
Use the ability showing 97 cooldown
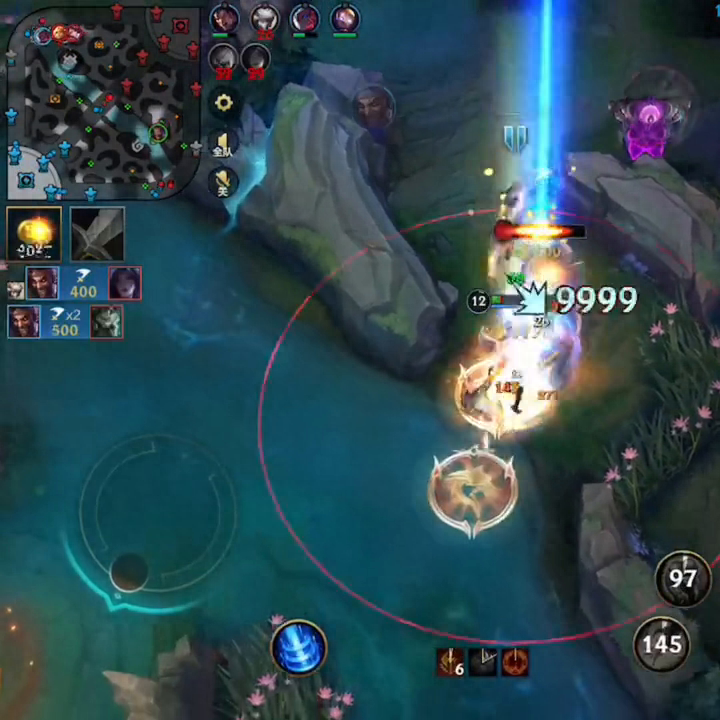coord(683,579)
